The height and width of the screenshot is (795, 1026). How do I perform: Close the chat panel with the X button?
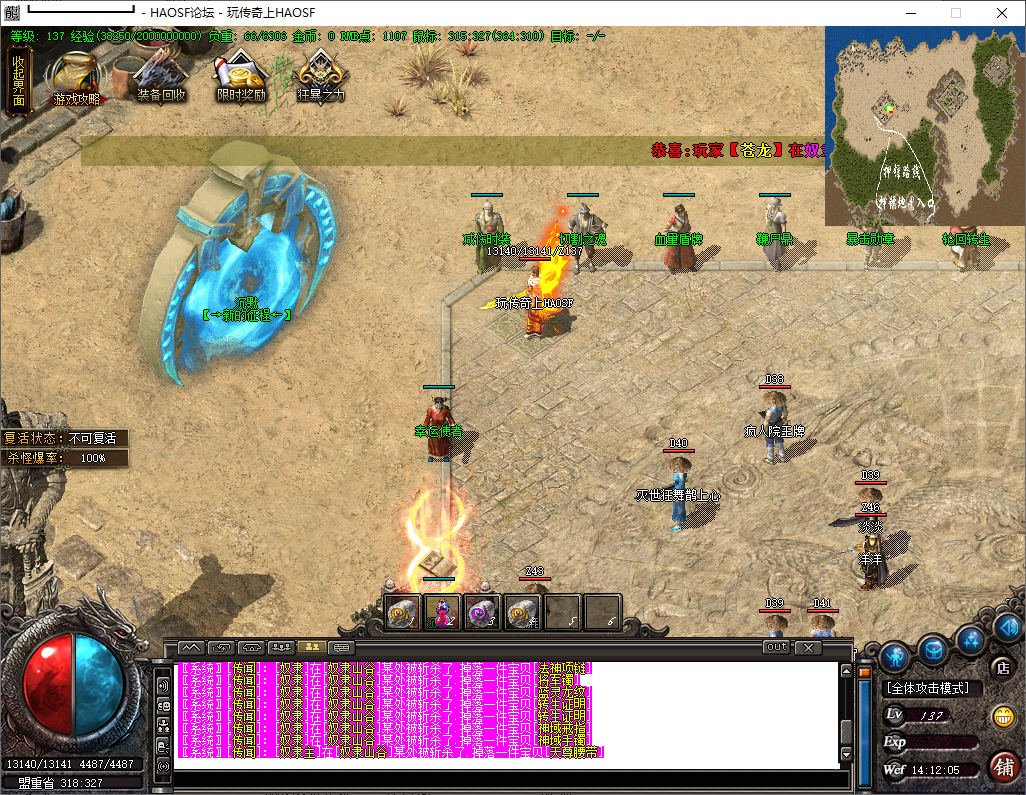808,648
